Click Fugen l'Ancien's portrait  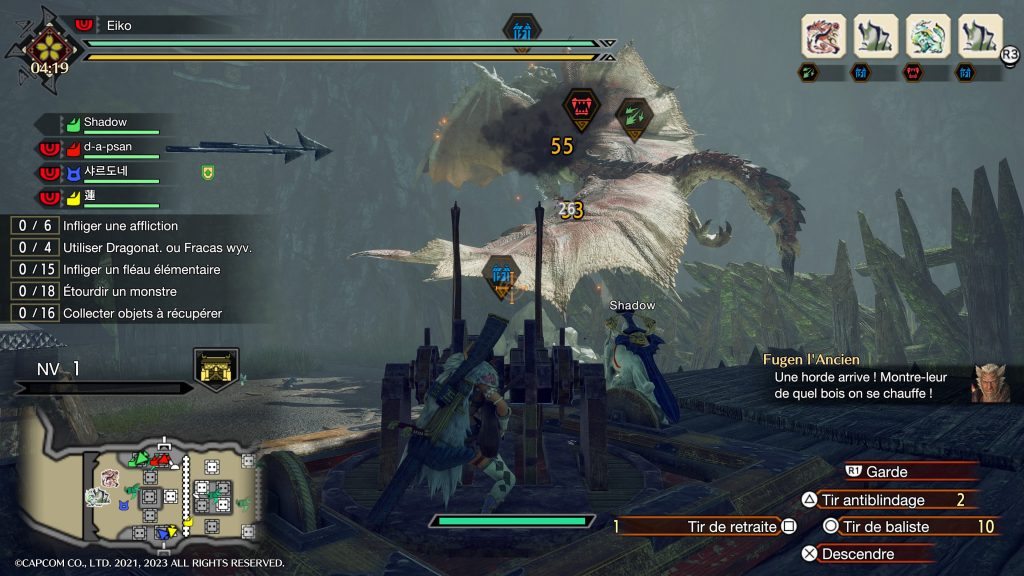pyautogui.click(x=989, y=383)
